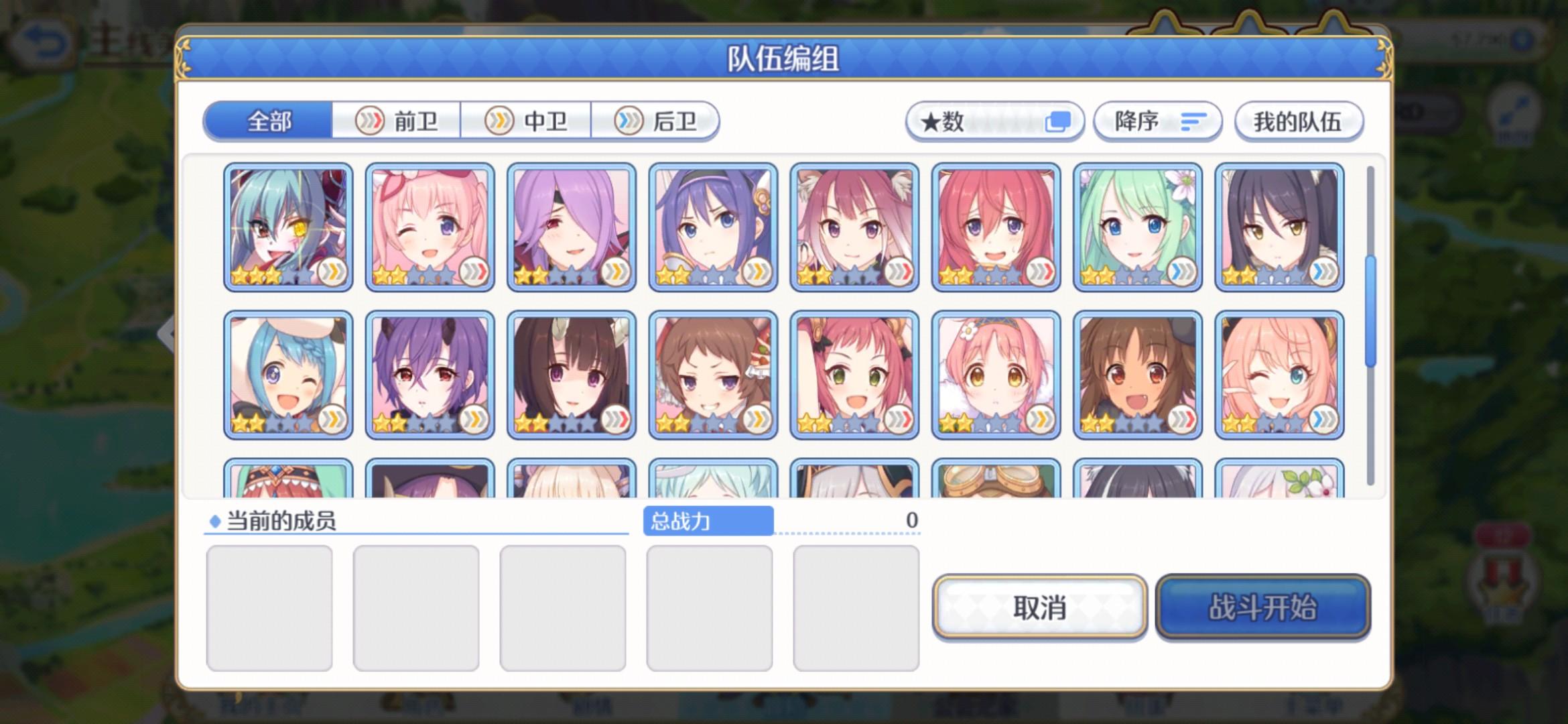Toggle the sort order with the 降序 control
1568x724 pixels.
coord(1156,121)
